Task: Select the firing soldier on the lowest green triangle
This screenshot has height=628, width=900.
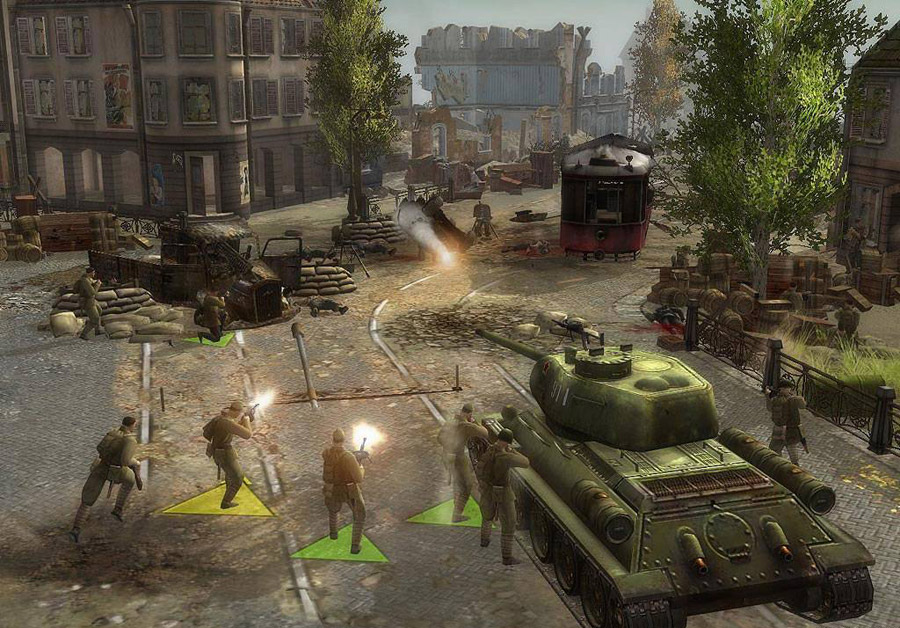Action: click(x=343, y=487)
